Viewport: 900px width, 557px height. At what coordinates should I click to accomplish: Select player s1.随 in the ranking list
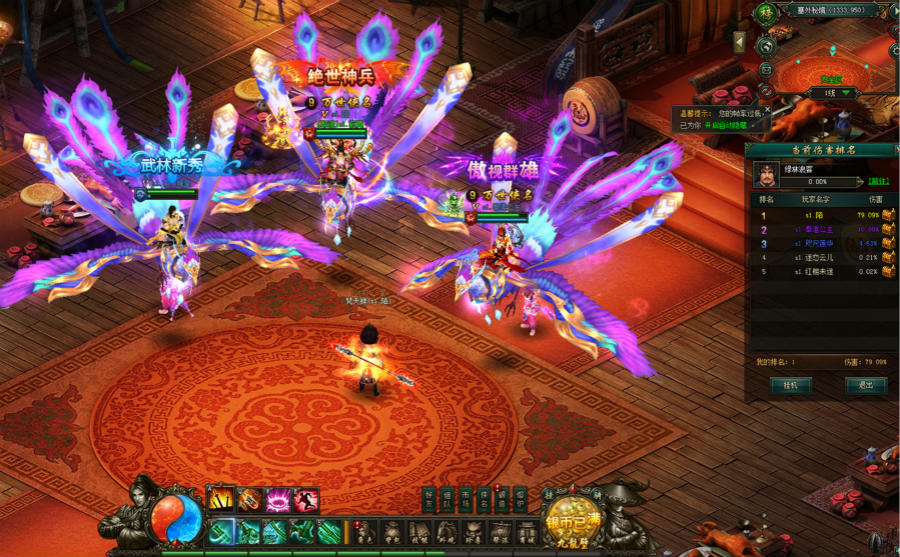click(x=813, y=214)
